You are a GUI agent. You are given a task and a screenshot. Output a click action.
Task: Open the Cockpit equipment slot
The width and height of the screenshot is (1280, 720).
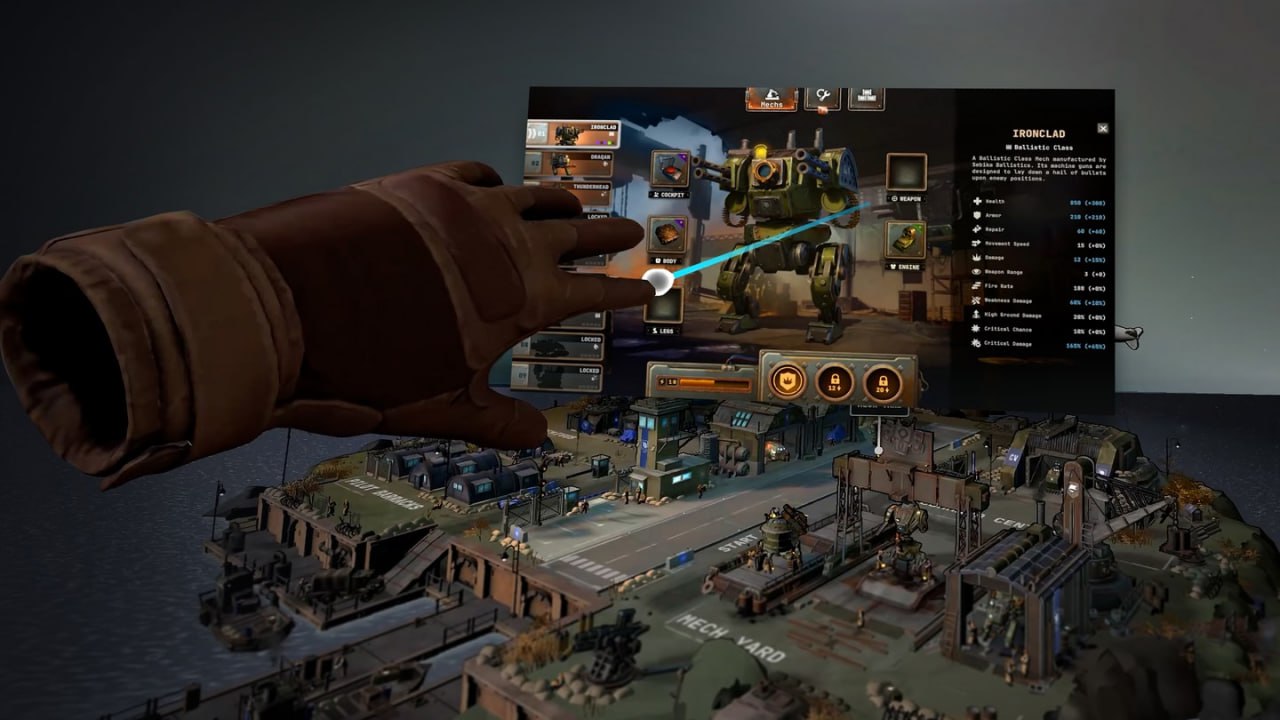(x=669, y=170)
